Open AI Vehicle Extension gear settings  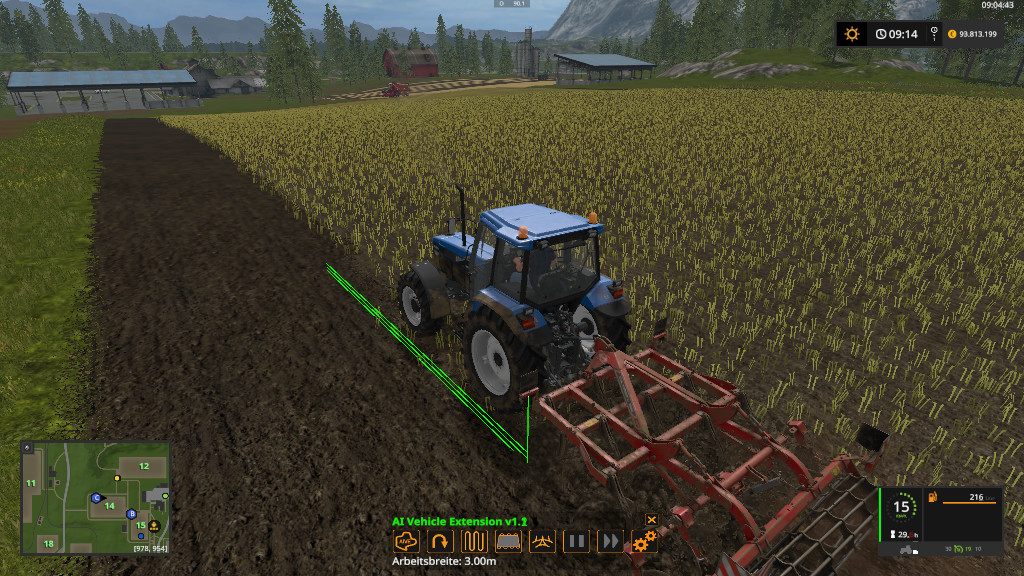(x=644, y=542)
